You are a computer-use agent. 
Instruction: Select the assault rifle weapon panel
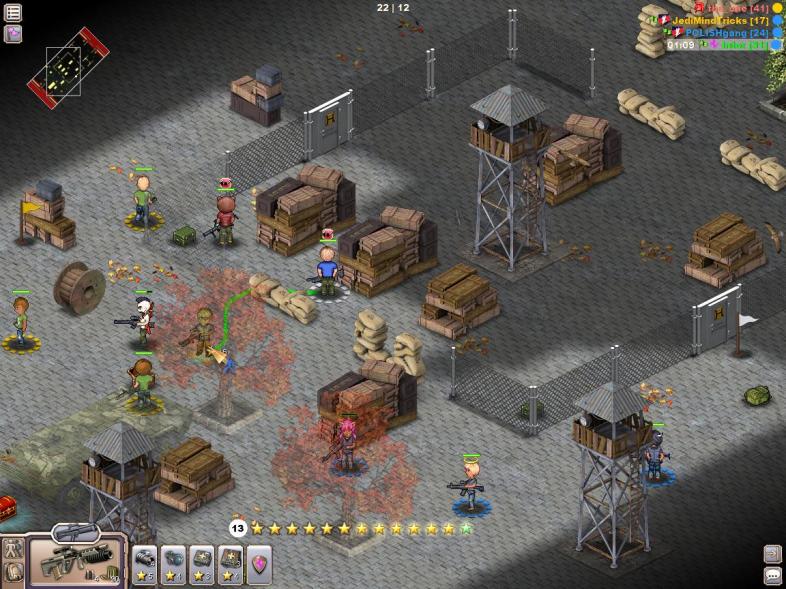[76, 562]
